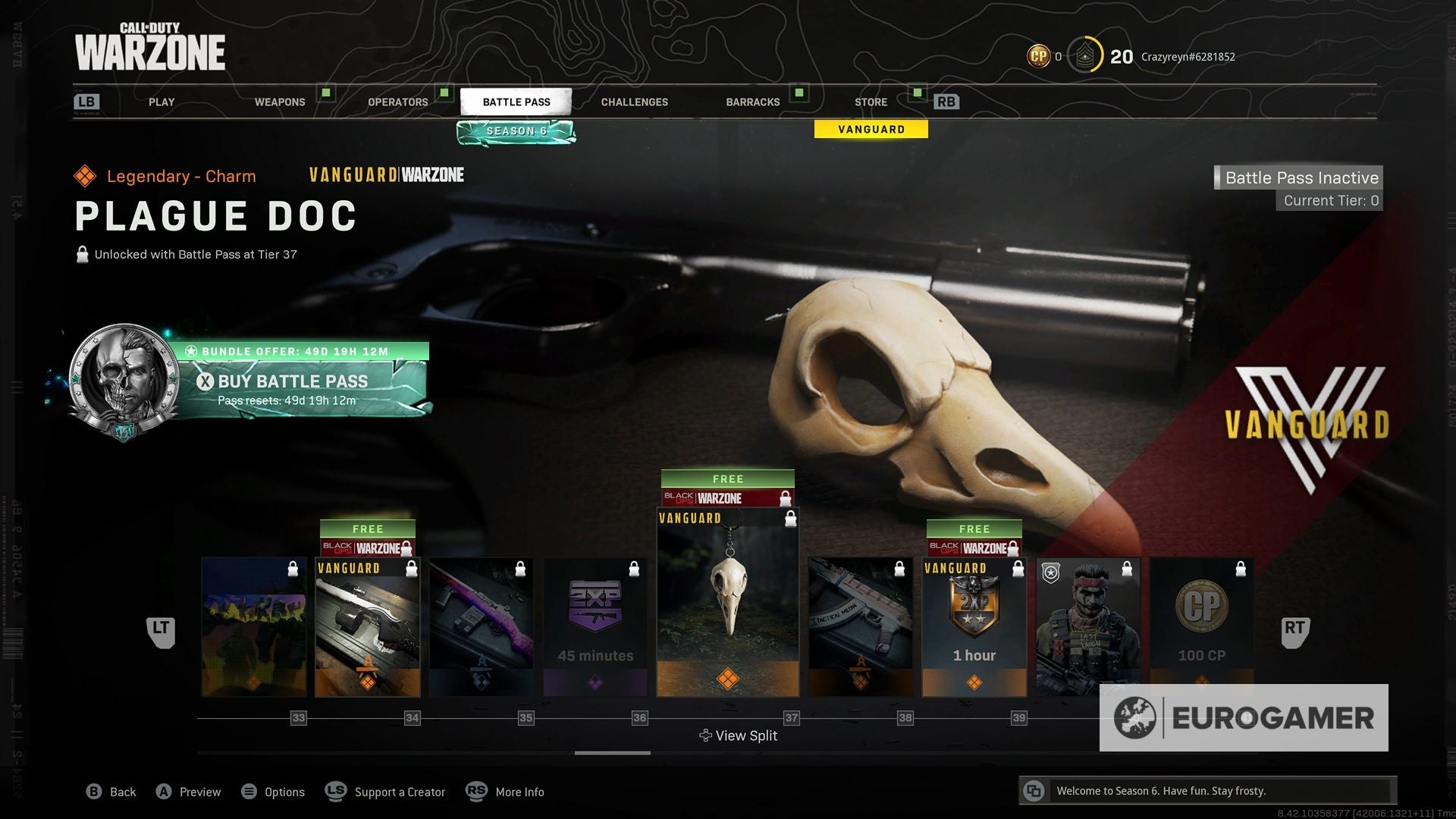Screen dimensions: 1456x819
Task: Select the tier 34 Vanguard weapon tile
Action: click(x=368, y=627)
